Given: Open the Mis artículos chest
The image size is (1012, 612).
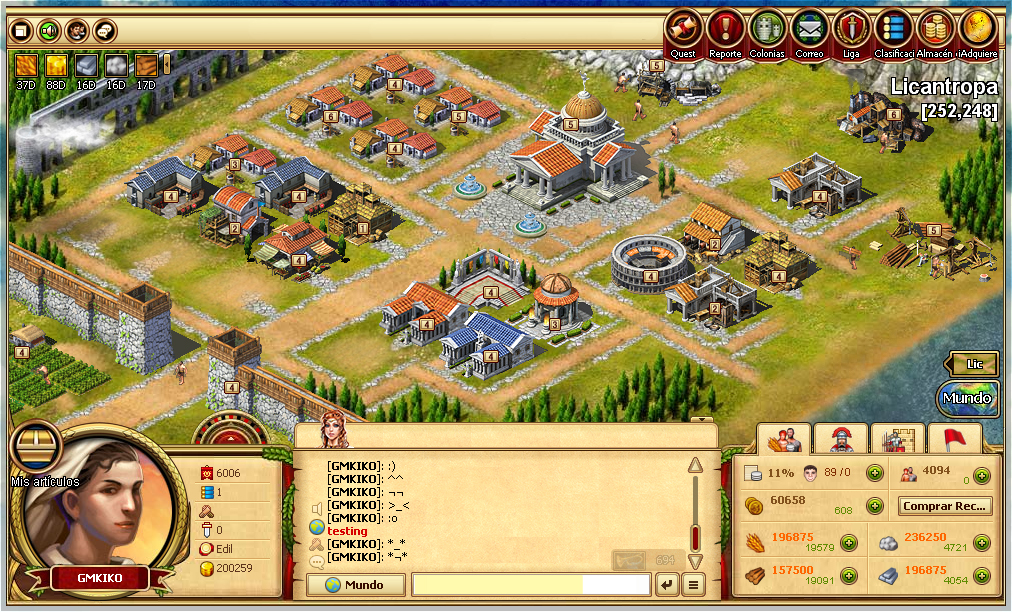Looking at the screenshot, I should 33,449.
